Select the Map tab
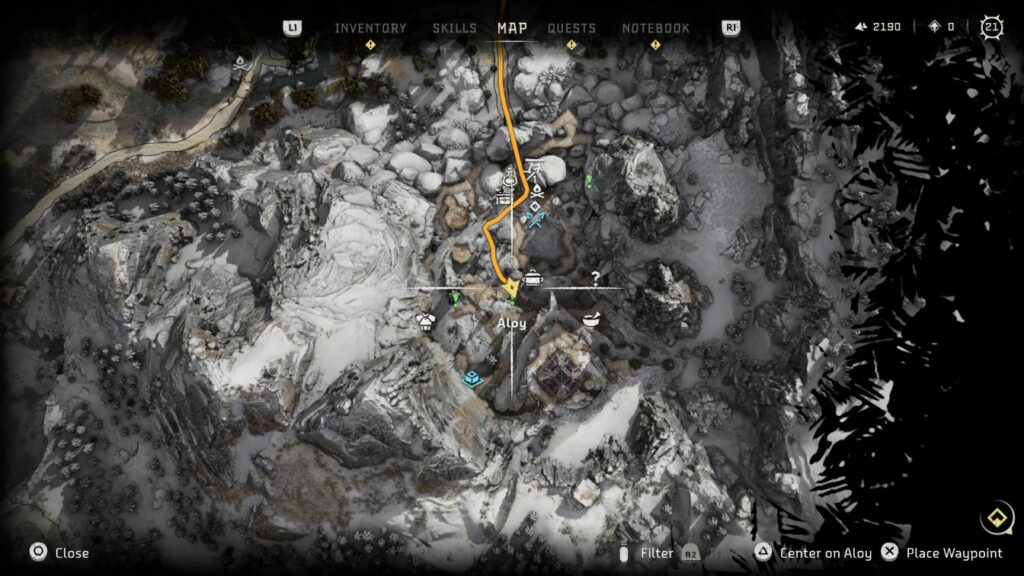This screenshot has height=576, width=1024. tap(512, 28)
